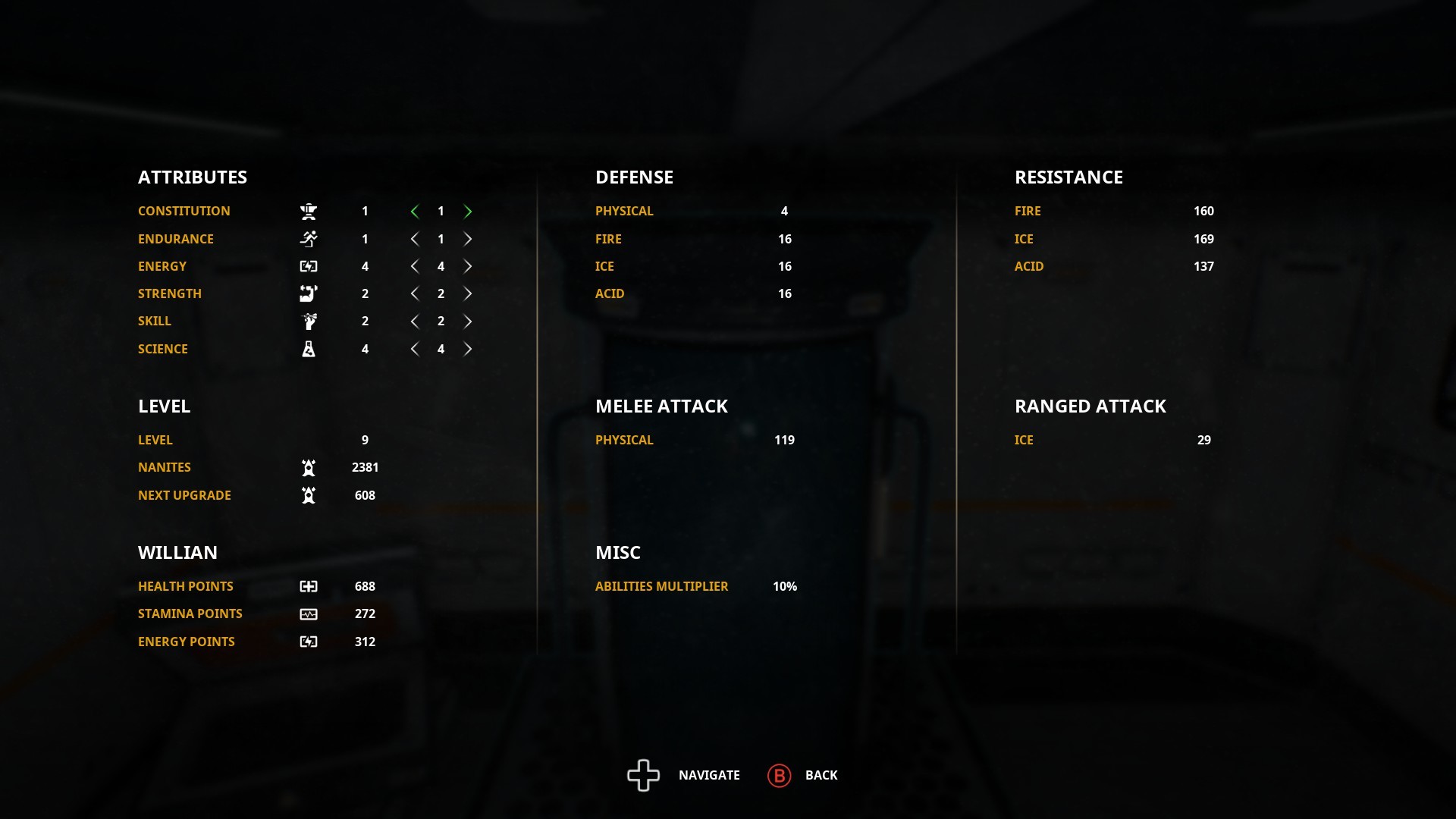Decrease Skill using the left arrow
Screen dimensions: 1456x819
click(x=415, y=321)
